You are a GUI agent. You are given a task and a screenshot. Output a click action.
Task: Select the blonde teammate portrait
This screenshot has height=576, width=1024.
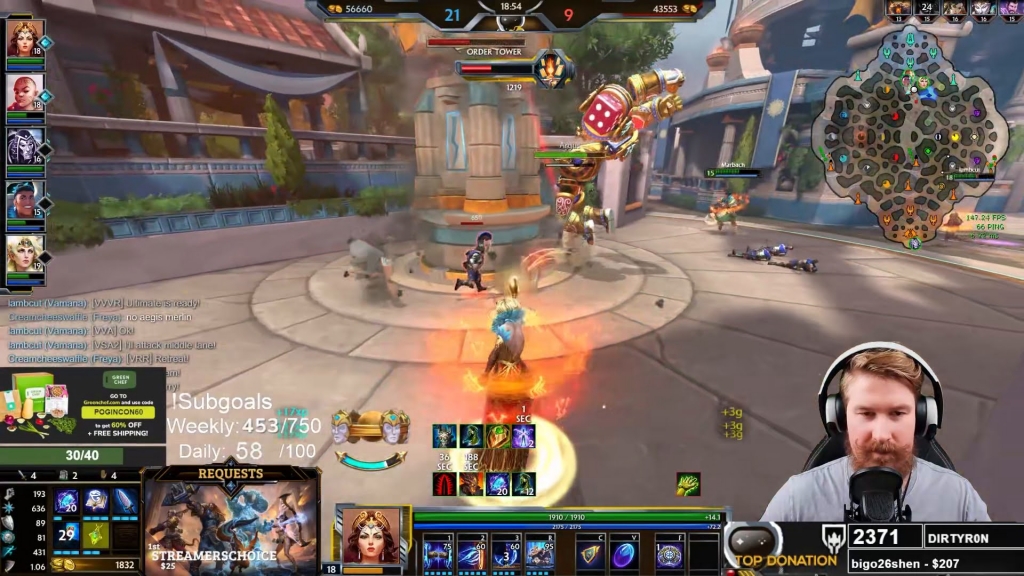(x=24, y=254)
